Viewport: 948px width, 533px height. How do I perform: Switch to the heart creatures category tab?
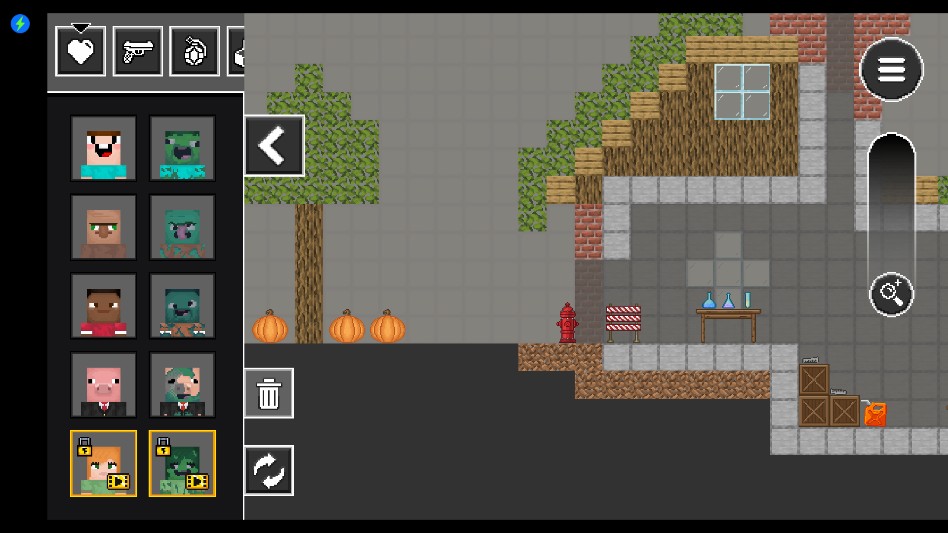81,52
